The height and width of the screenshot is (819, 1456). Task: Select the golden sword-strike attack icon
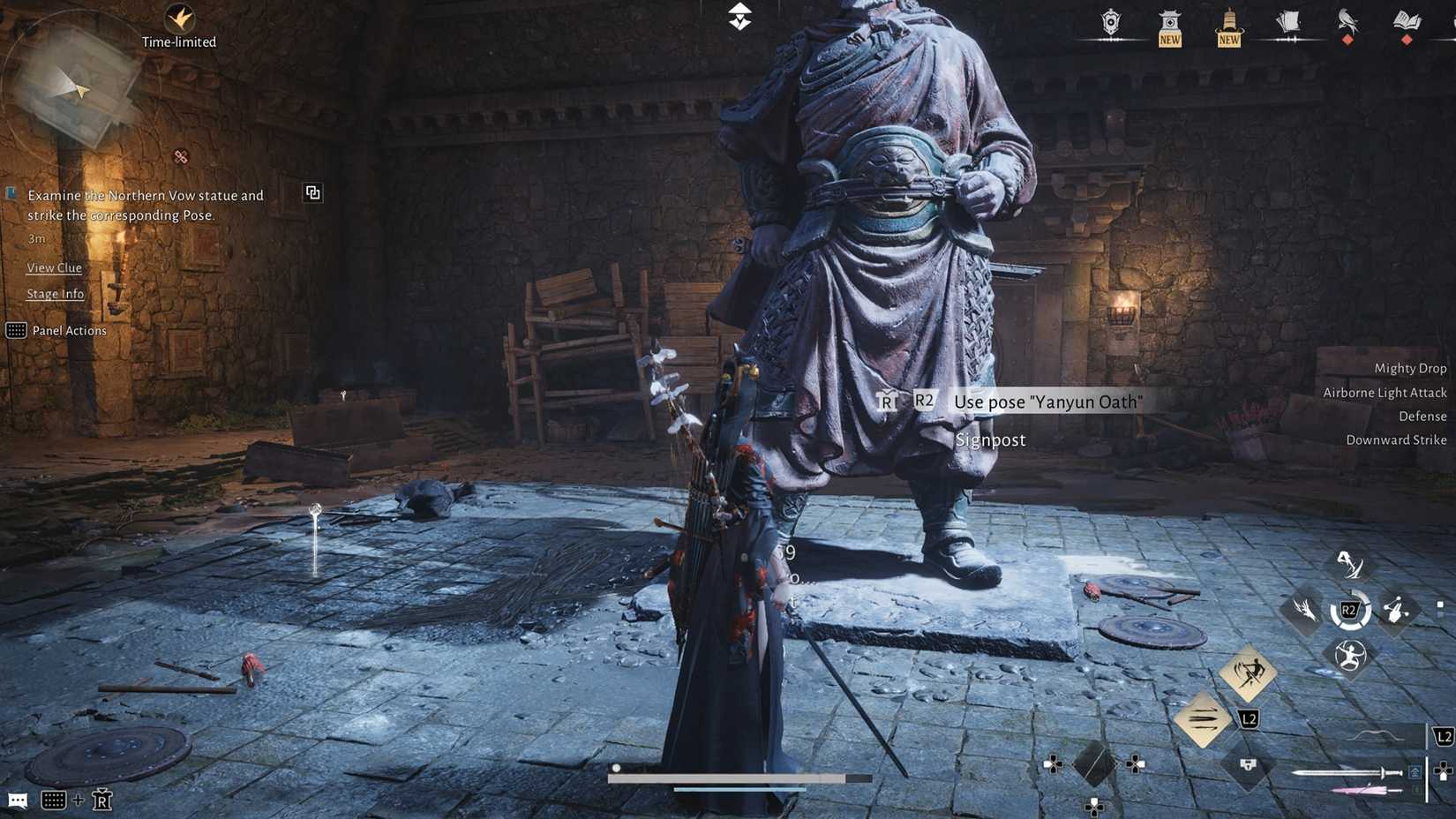[x=1247, y=673]
